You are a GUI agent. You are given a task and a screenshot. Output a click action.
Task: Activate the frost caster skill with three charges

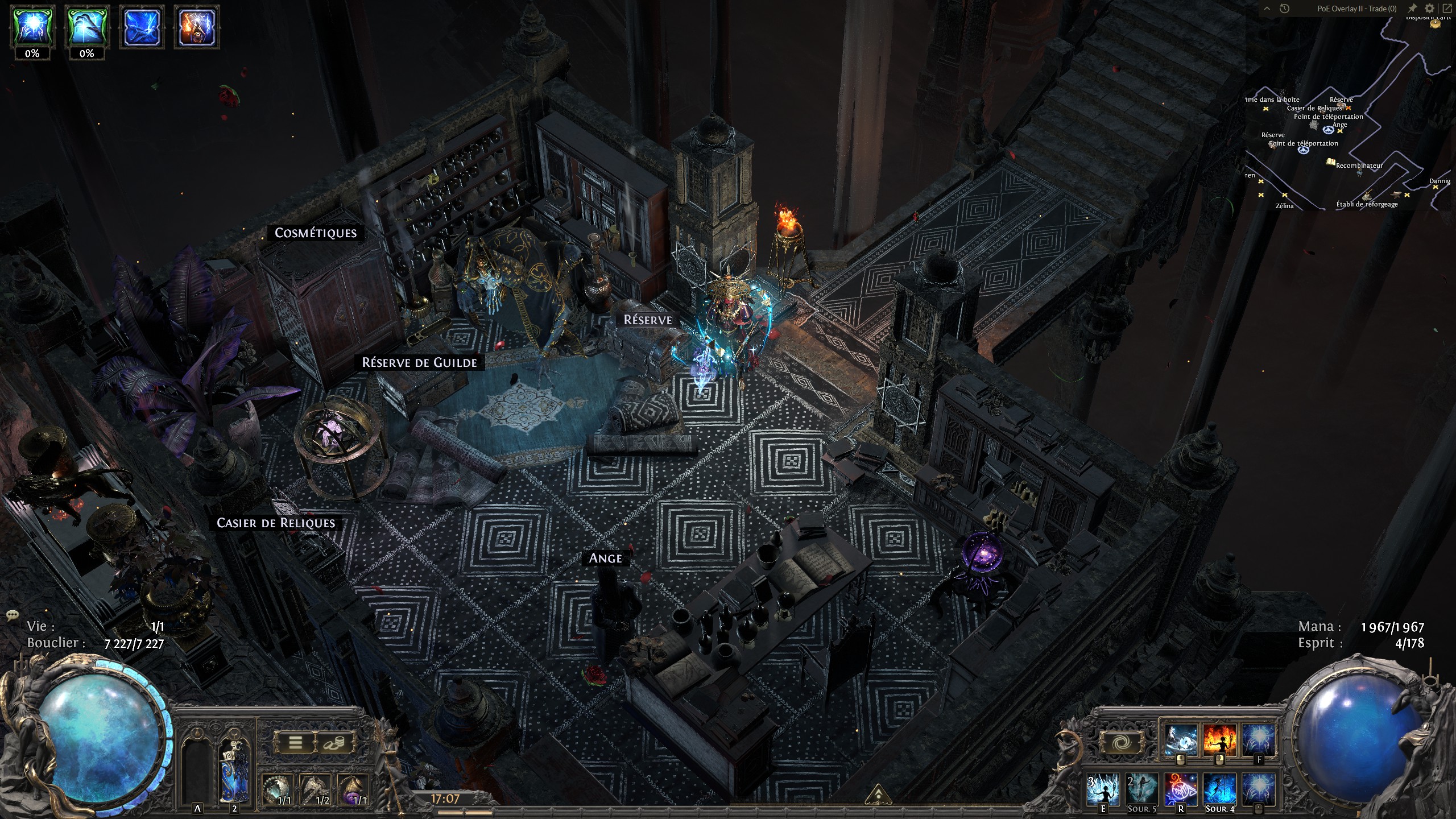(x=1103, y=789)
